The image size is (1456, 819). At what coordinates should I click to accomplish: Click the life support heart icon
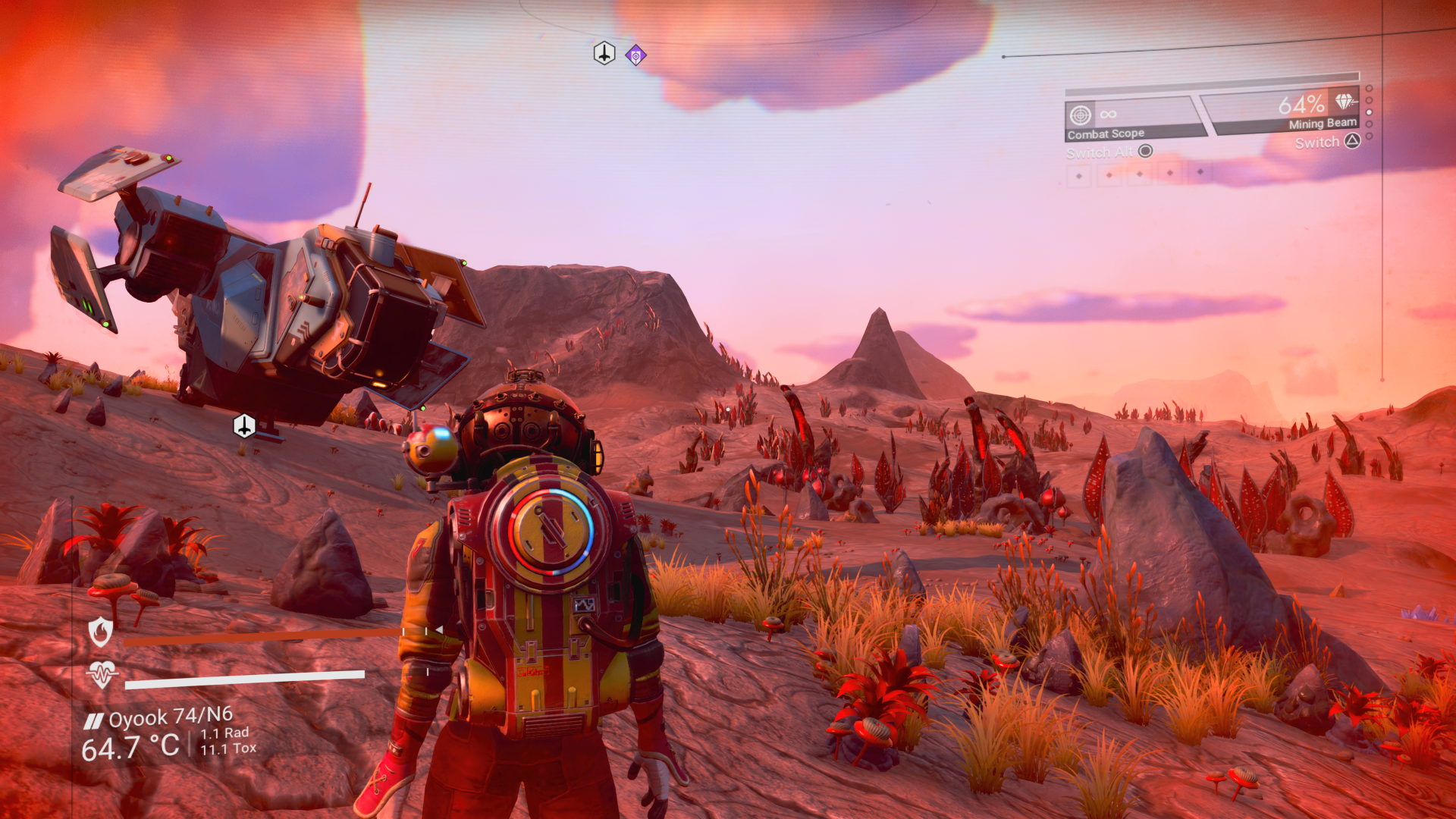point(102,673)
